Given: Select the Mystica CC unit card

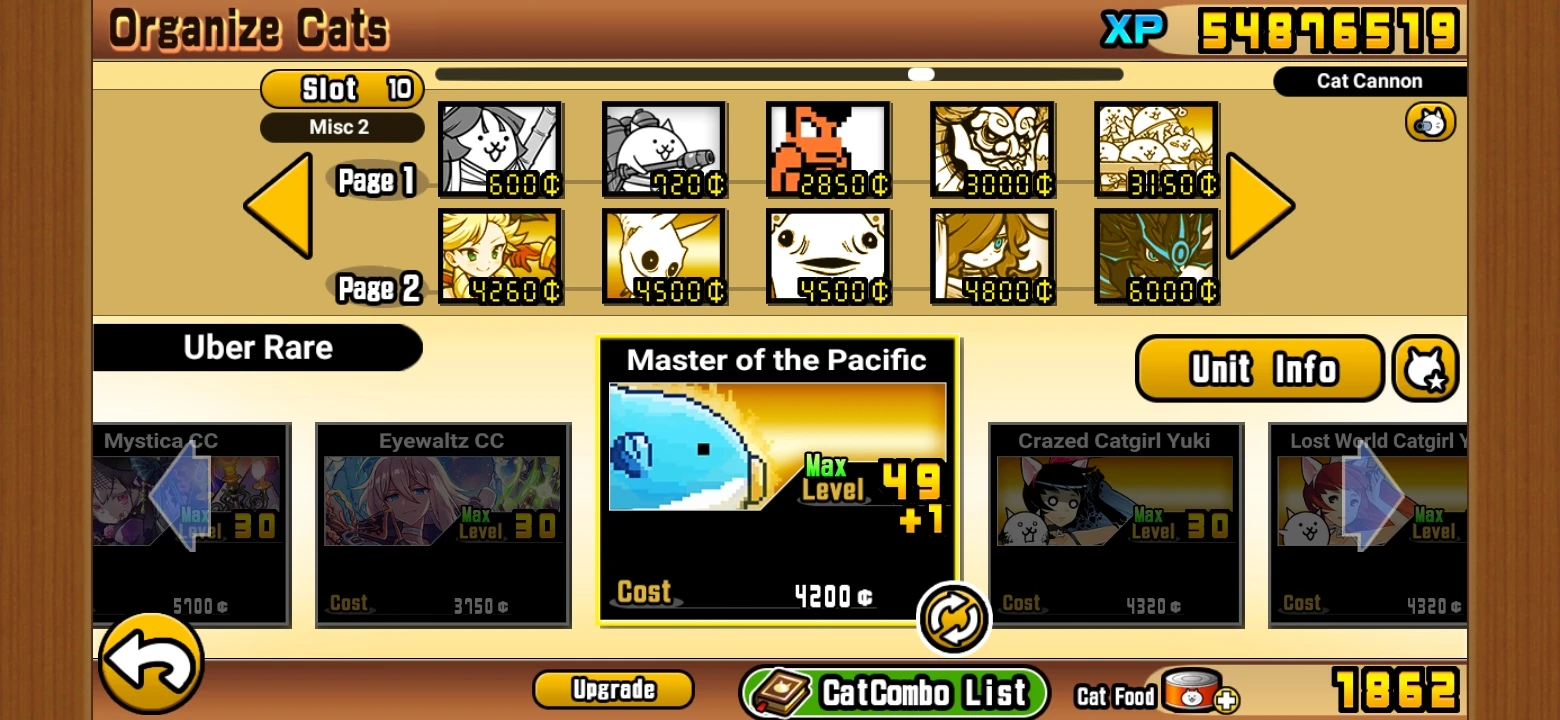Looking at the screenshot, I should [190, 520].
